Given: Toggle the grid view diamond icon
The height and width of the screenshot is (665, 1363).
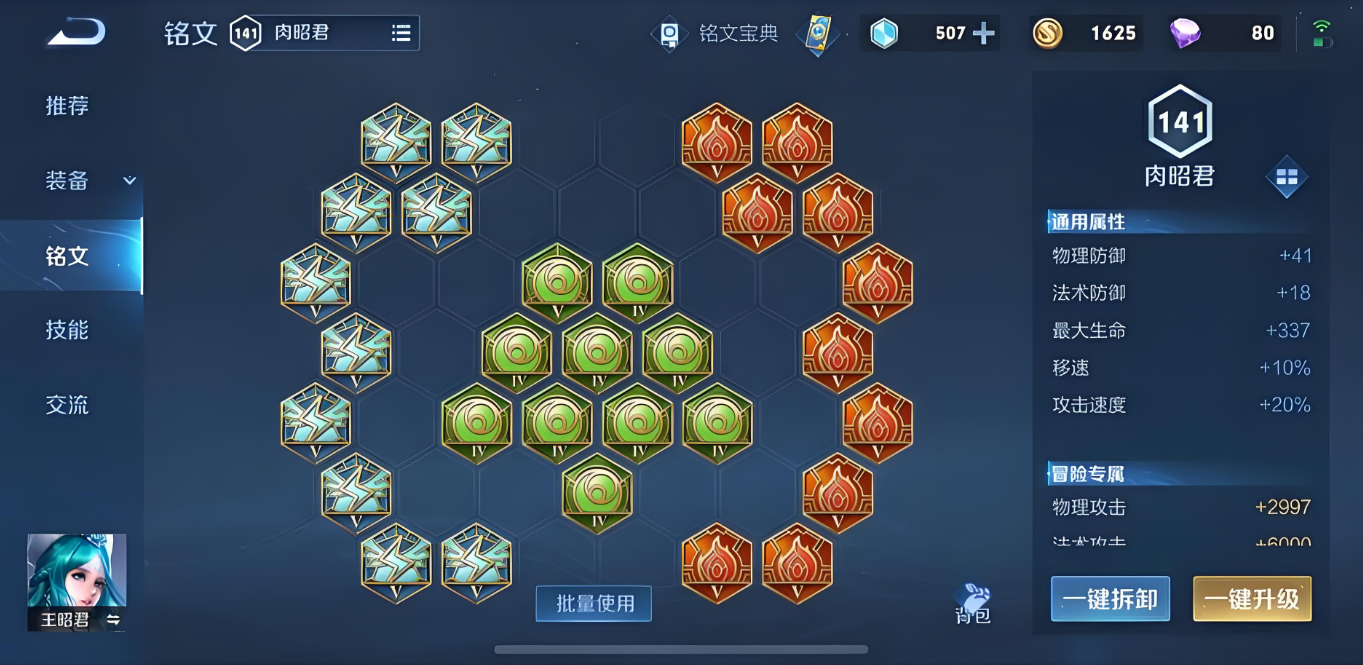Looking at the screenshot, I should [x=1286, y=177].
